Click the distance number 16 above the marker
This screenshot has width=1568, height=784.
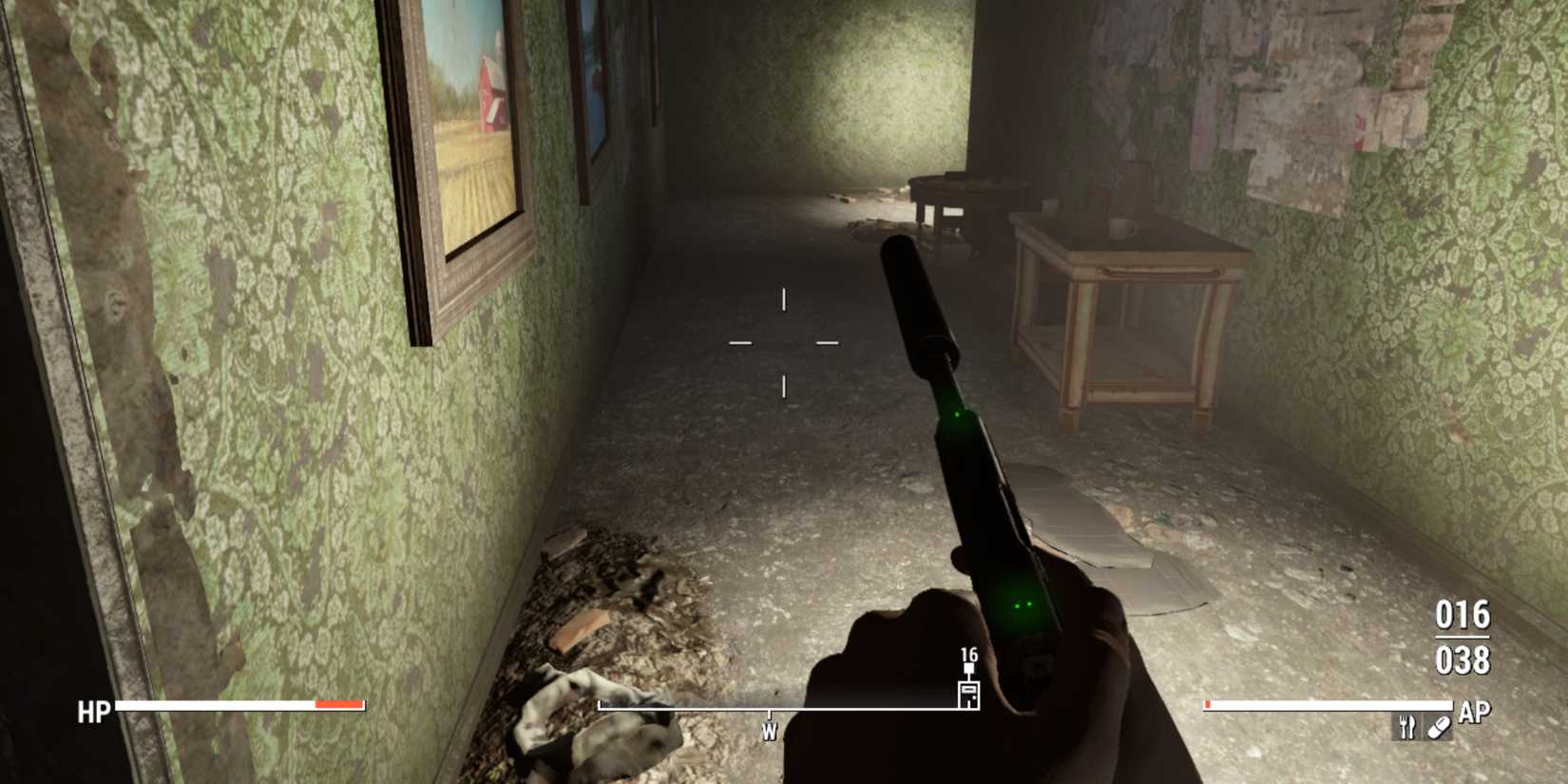[969, 656]
